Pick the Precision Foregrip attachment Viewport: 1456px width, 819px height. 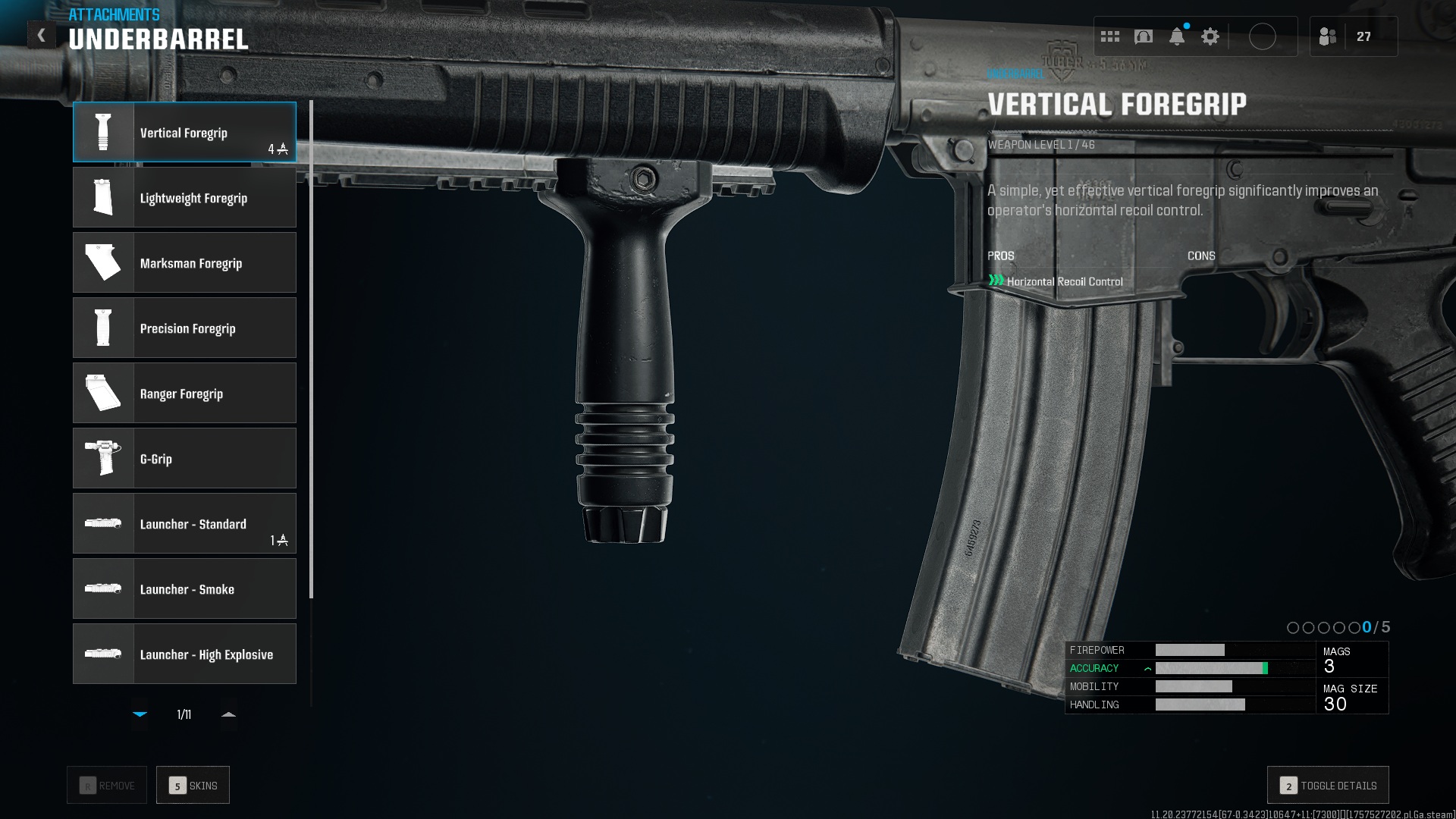[184, 328]
